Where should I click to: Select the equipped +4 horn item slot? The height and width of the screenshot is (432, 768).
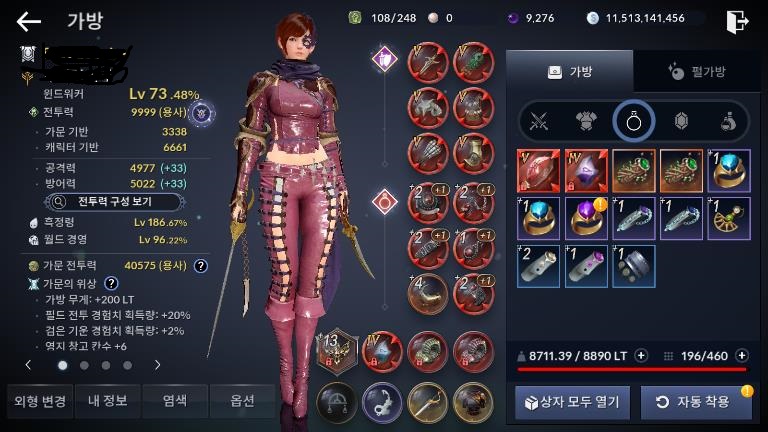(x=429, y=296)
